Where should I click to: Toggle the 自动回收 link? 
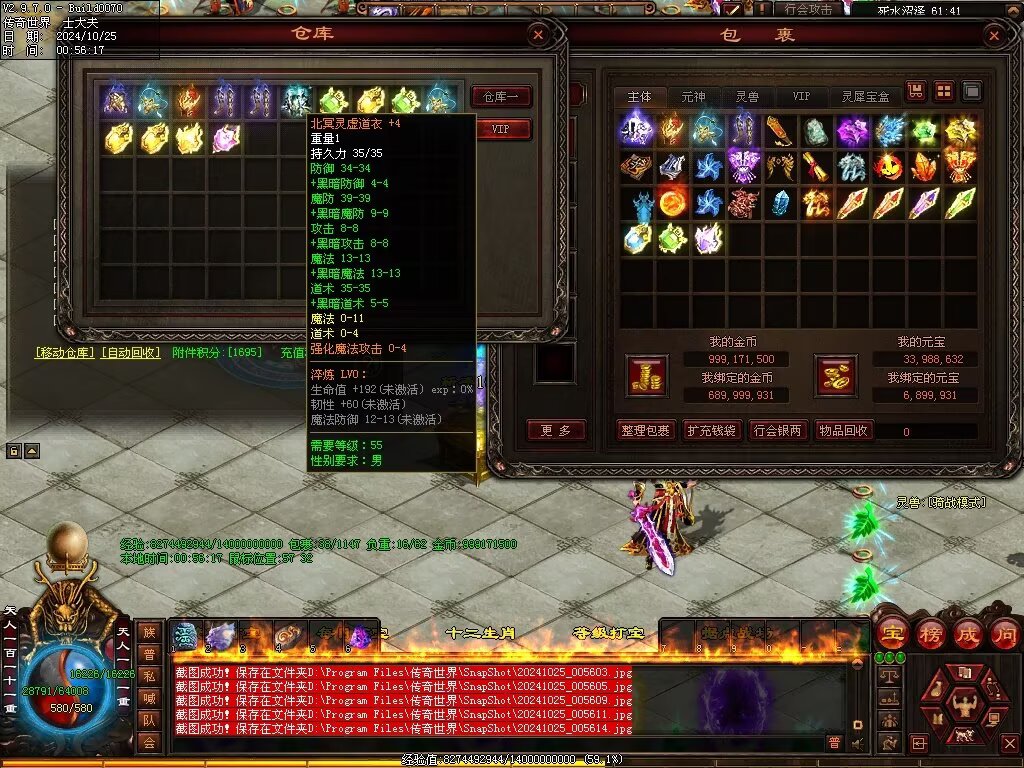click(131, 353)
